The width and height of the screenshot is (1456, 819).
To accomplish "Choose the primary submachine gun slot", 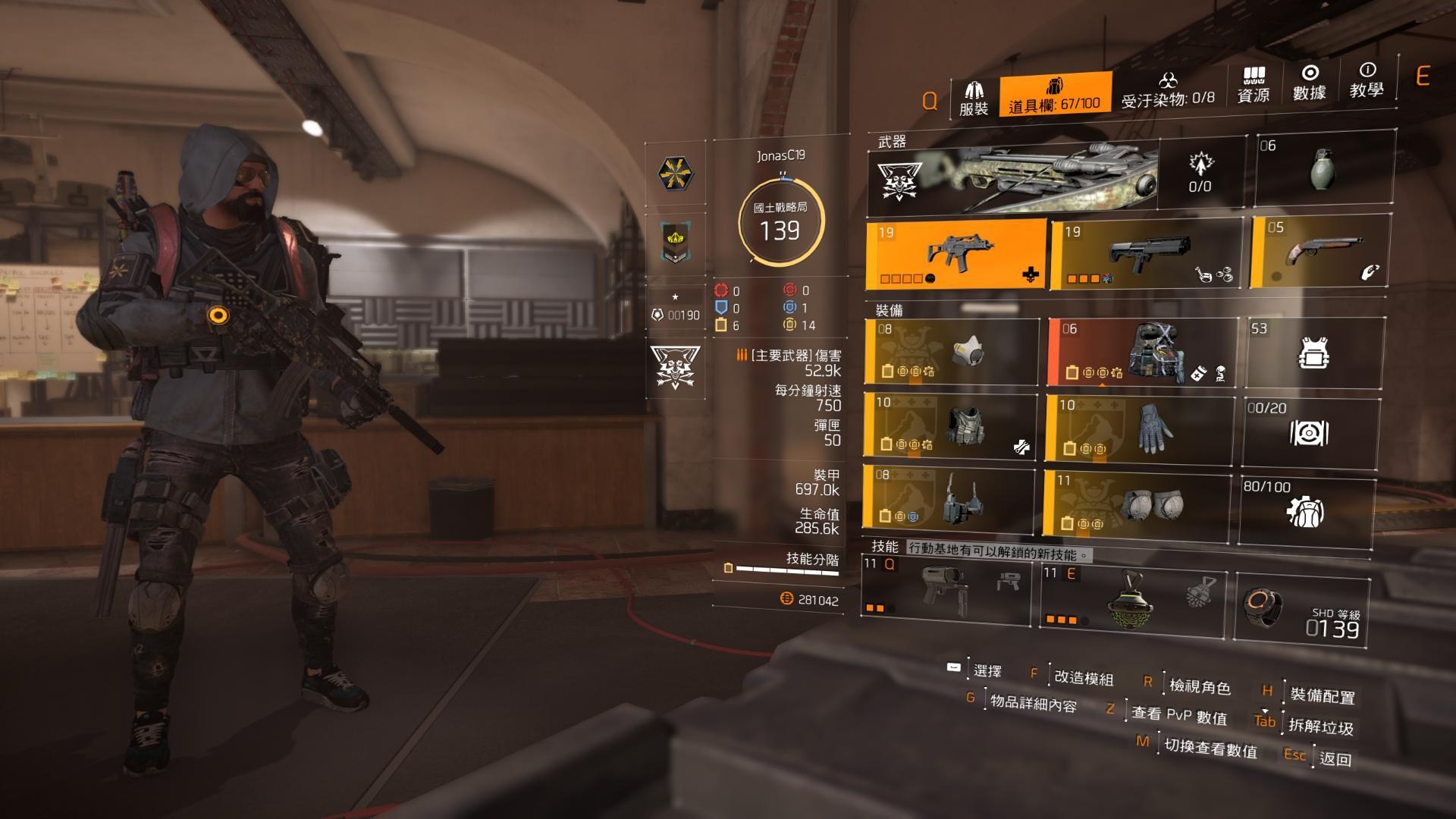I will pyautogui.click(x=956, y=254).
